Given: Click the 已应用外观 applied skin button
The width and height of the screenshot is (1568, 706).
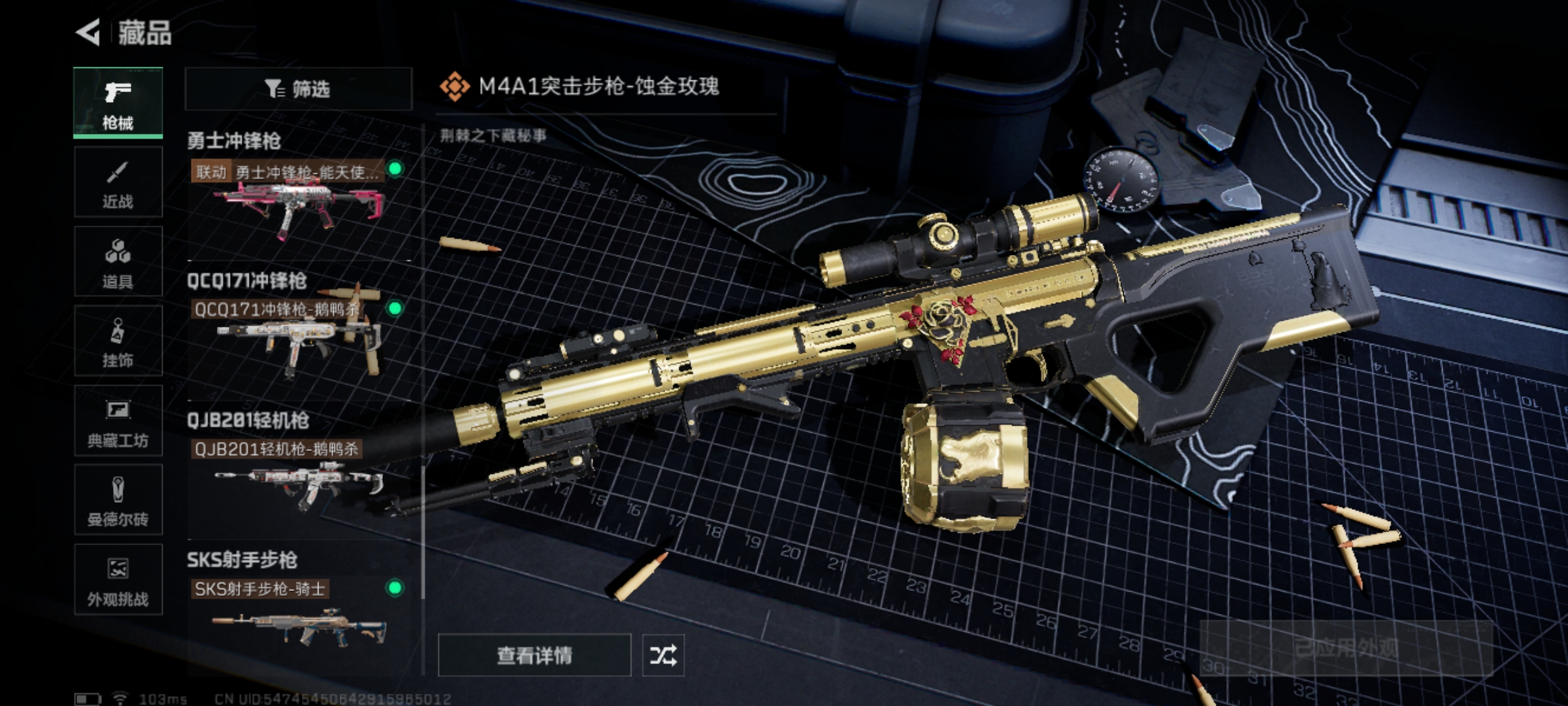Looking at the screenshot, I should coord(1346,648).
